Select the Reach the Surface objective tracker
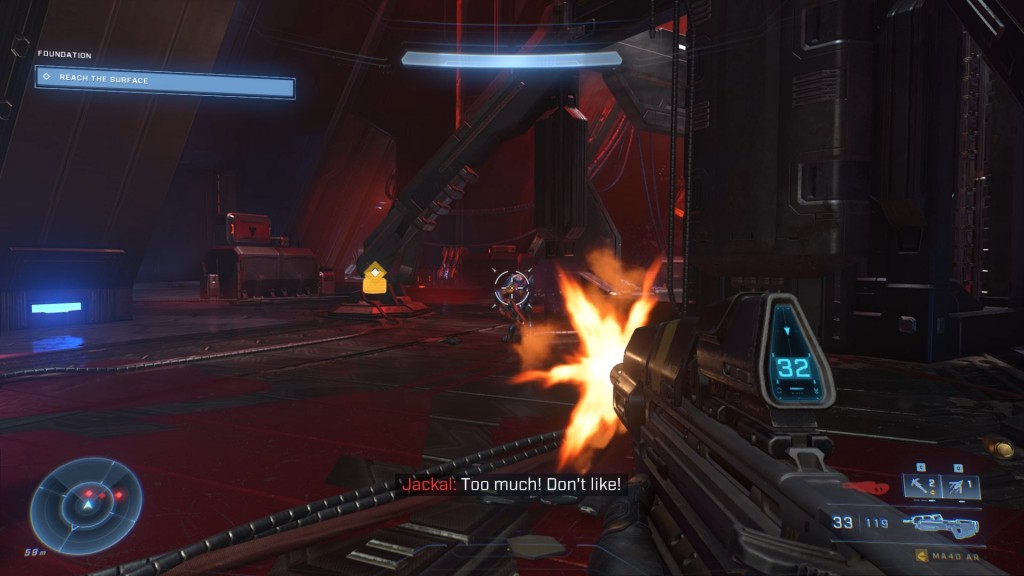This screenshot has width=1024, height=576. coord(165,81)
